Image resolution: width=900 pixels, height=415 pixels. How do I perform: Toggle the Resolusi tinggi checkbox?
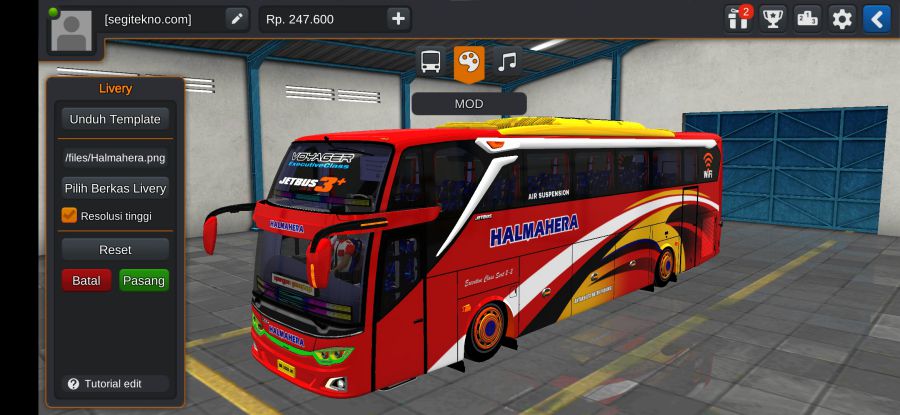click(69, 215)
